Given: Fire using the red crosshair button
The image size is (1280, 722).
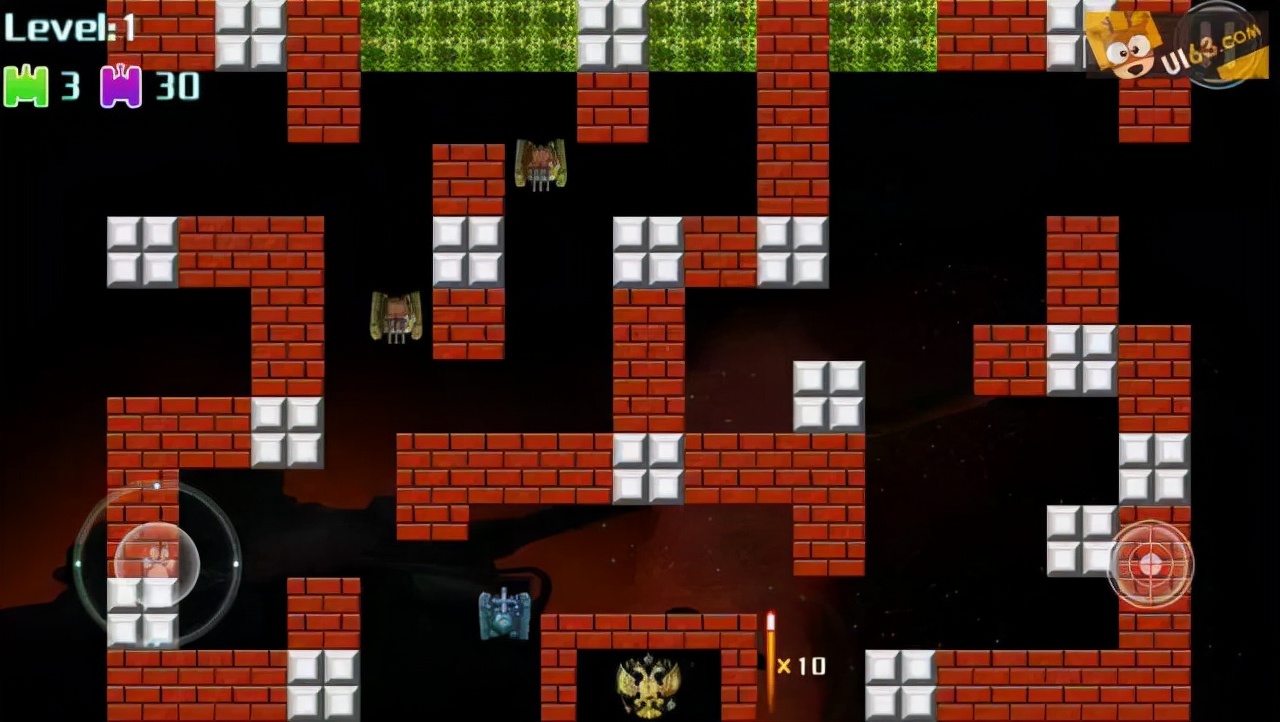Looking at the screenshot, I should pyautogui.click(x=1151, y=564).
